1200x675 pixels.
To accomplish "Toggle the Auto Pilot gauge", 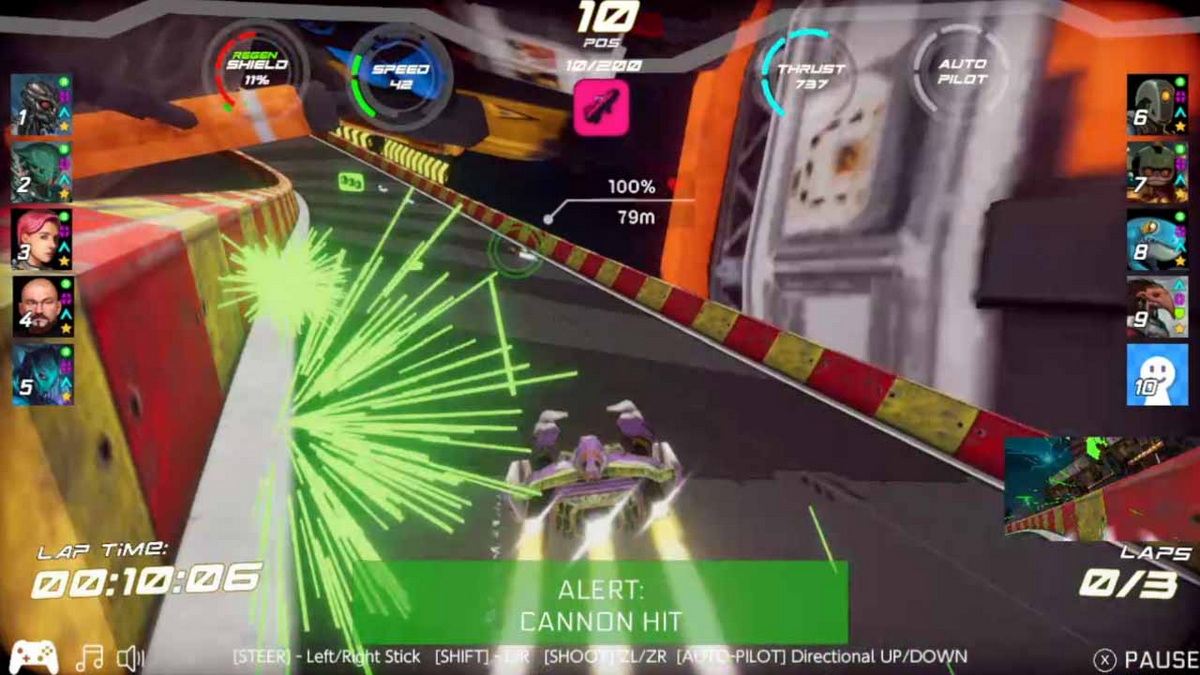I will point(961,70).
